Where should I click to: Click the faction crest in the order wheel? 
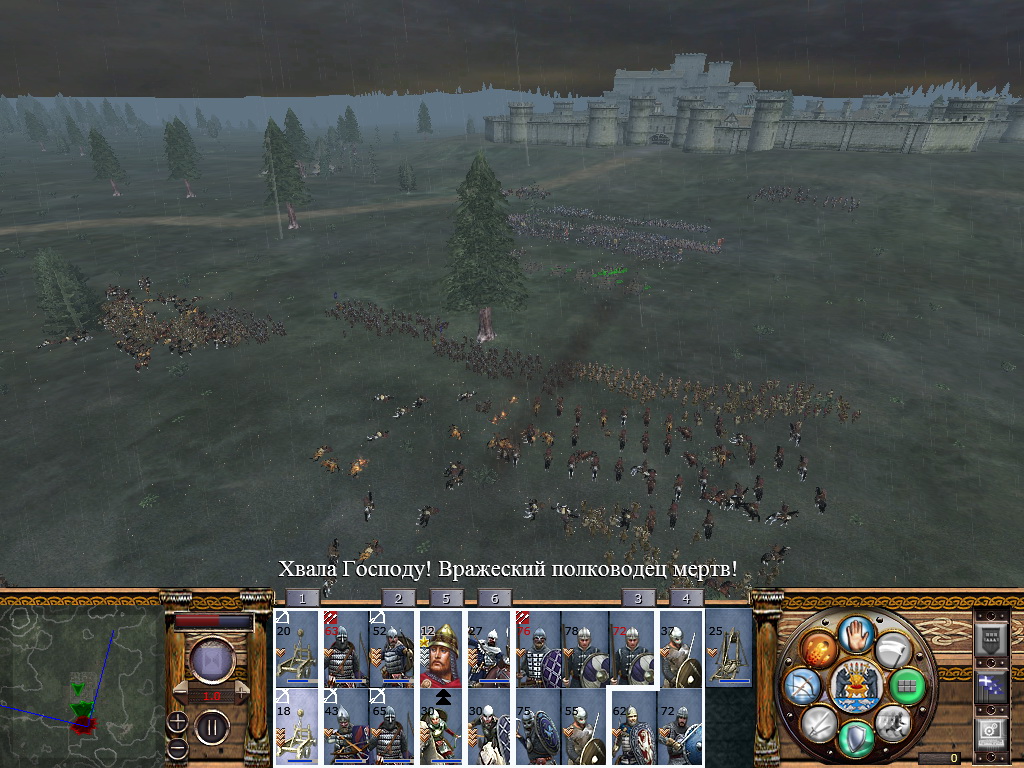(856, 686)
